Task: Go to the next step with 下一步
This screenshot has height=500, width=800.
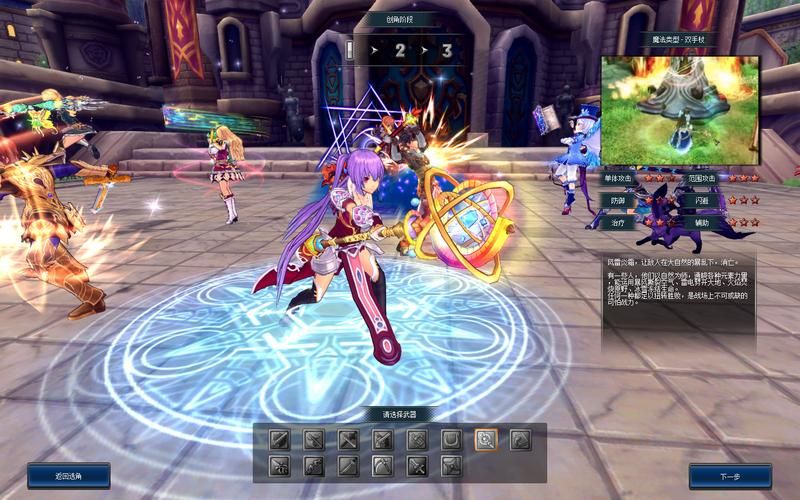Action: [x=730, y=476]
